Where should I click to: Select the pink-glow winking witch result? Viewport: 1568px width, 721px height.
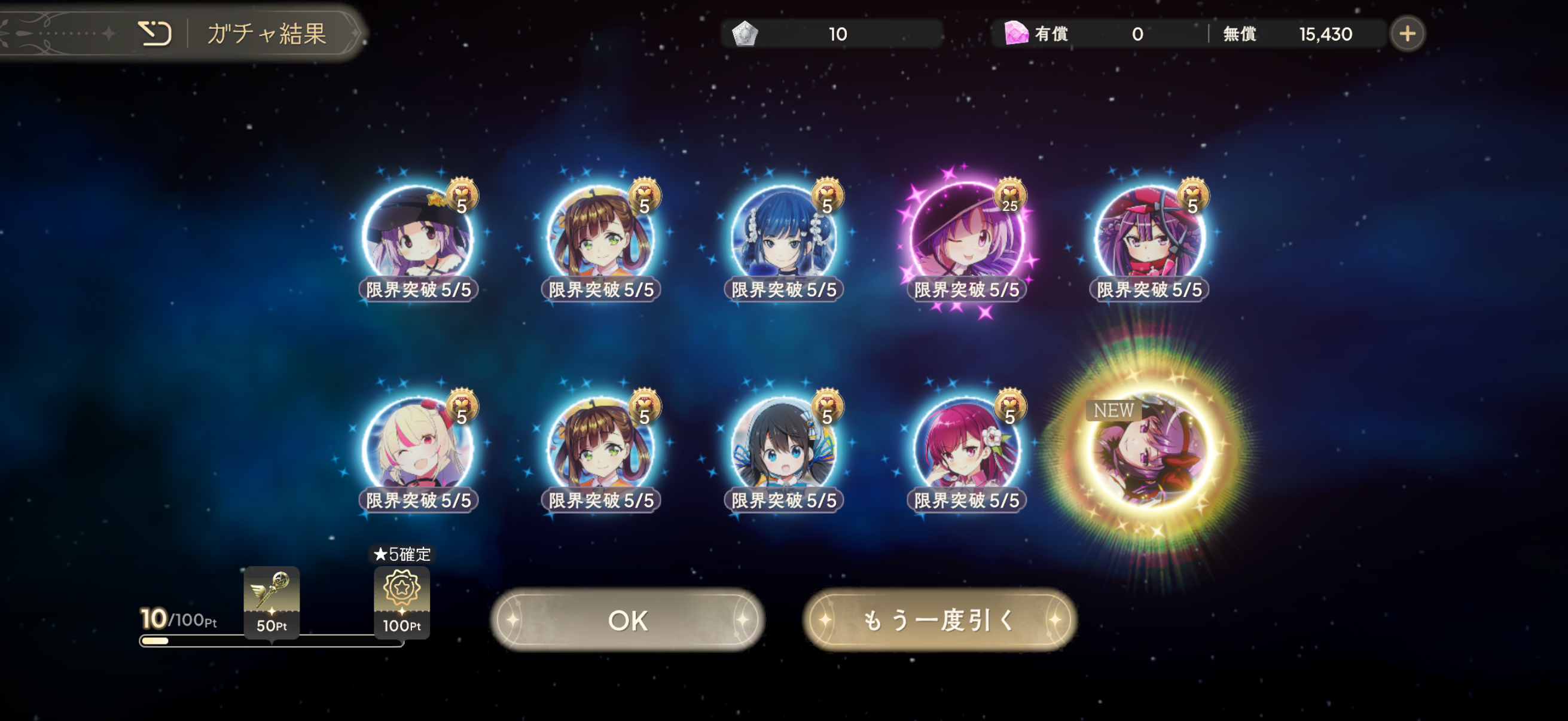tap(966, 237)
